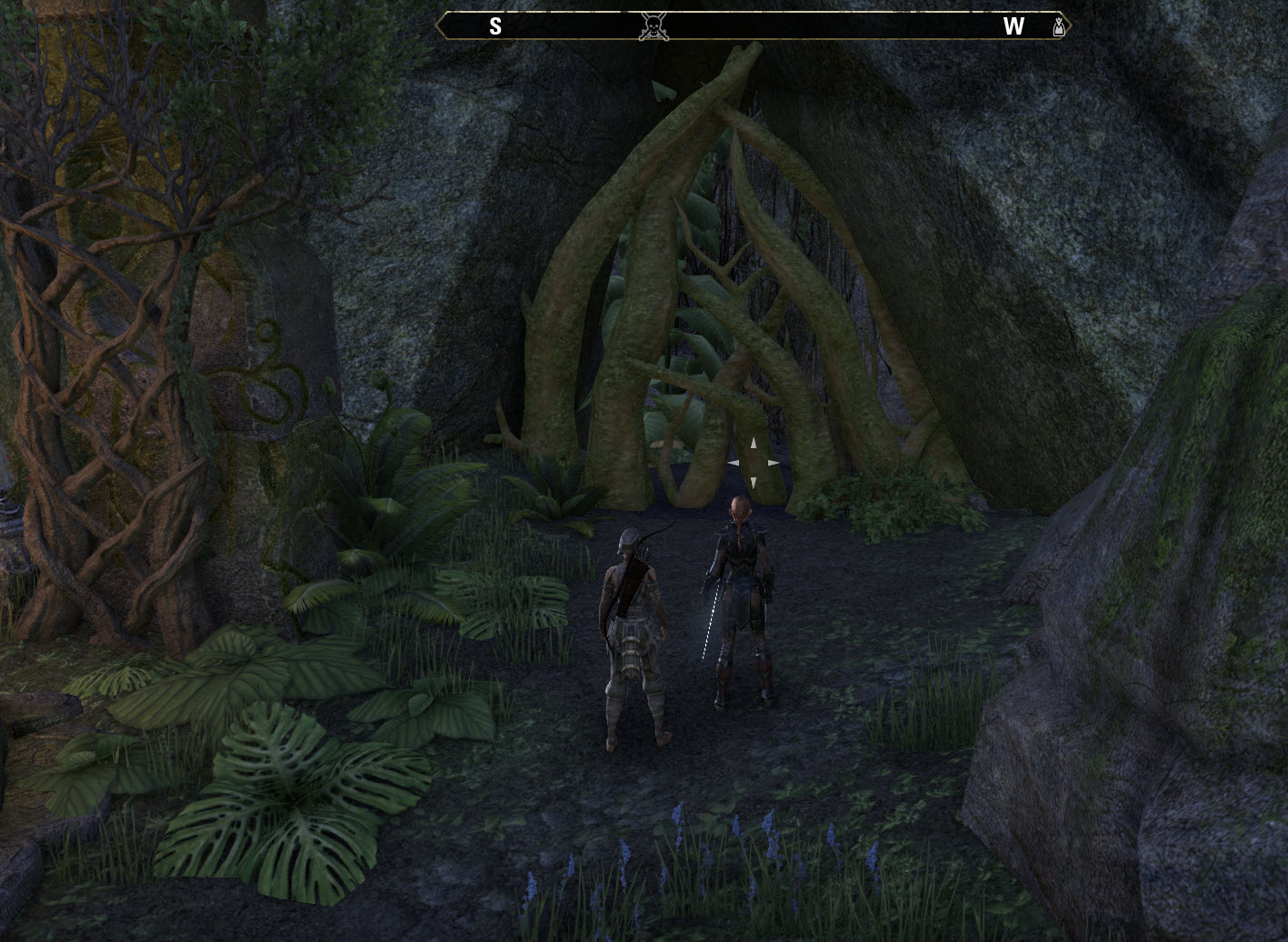Click the upward arrow of the reticle
This screenshot has height=942, width=1288.
(x=752, y=445)
